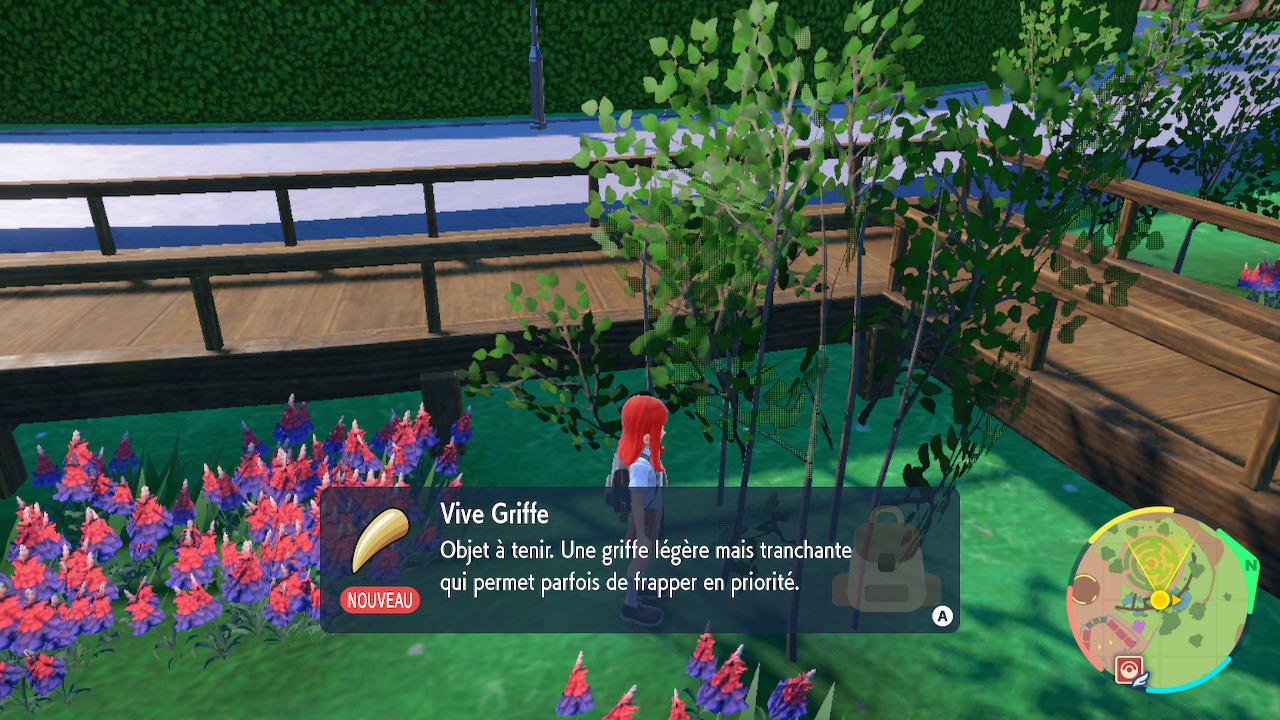Dismiss the Vive Griffe item notification
The height and width of the screenshot is (720, 1280).
[942, 616]
